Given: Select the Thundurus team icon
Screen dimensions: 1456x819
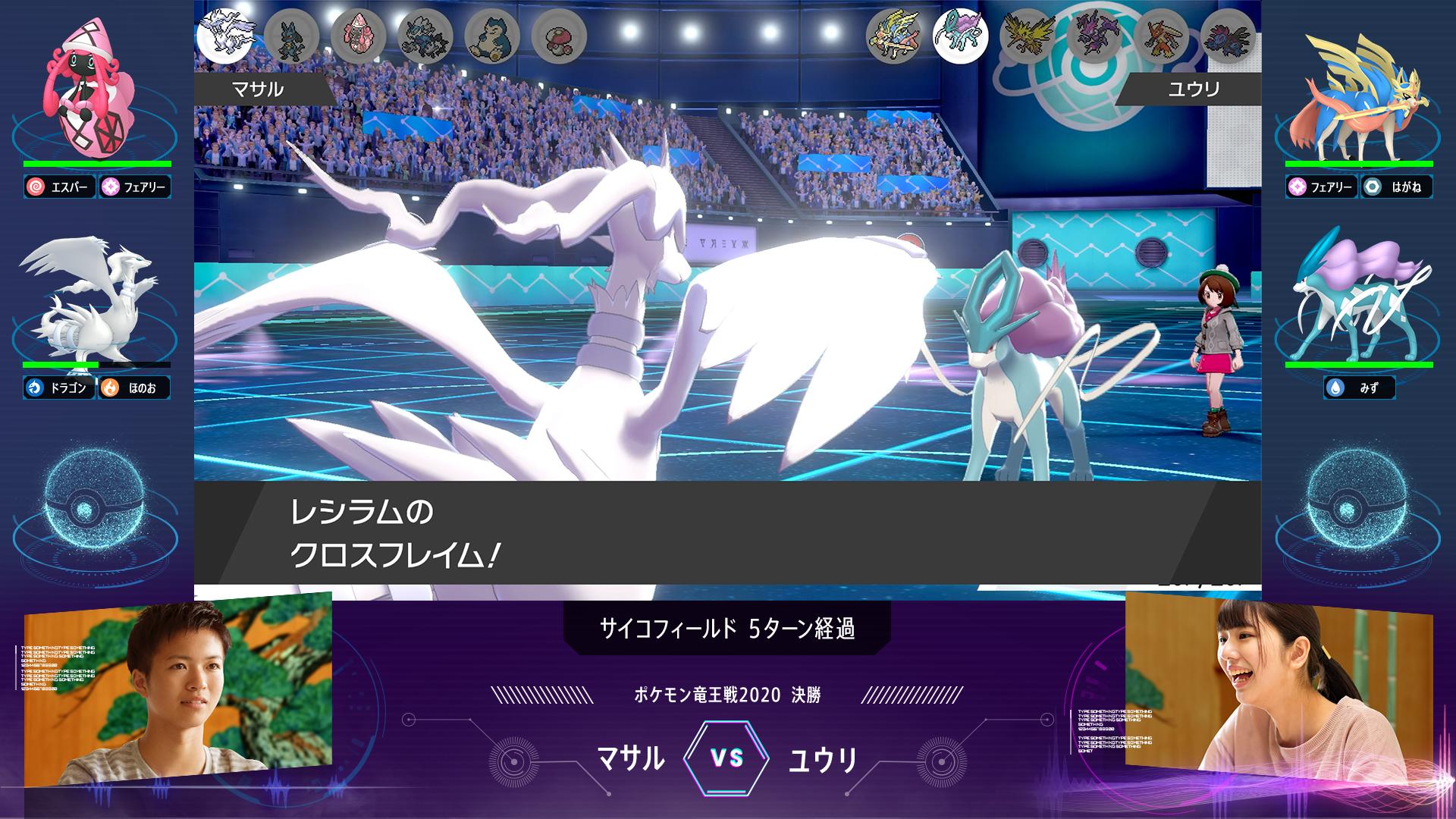Looking at the screenshot, I should click(x=425, y=36).
